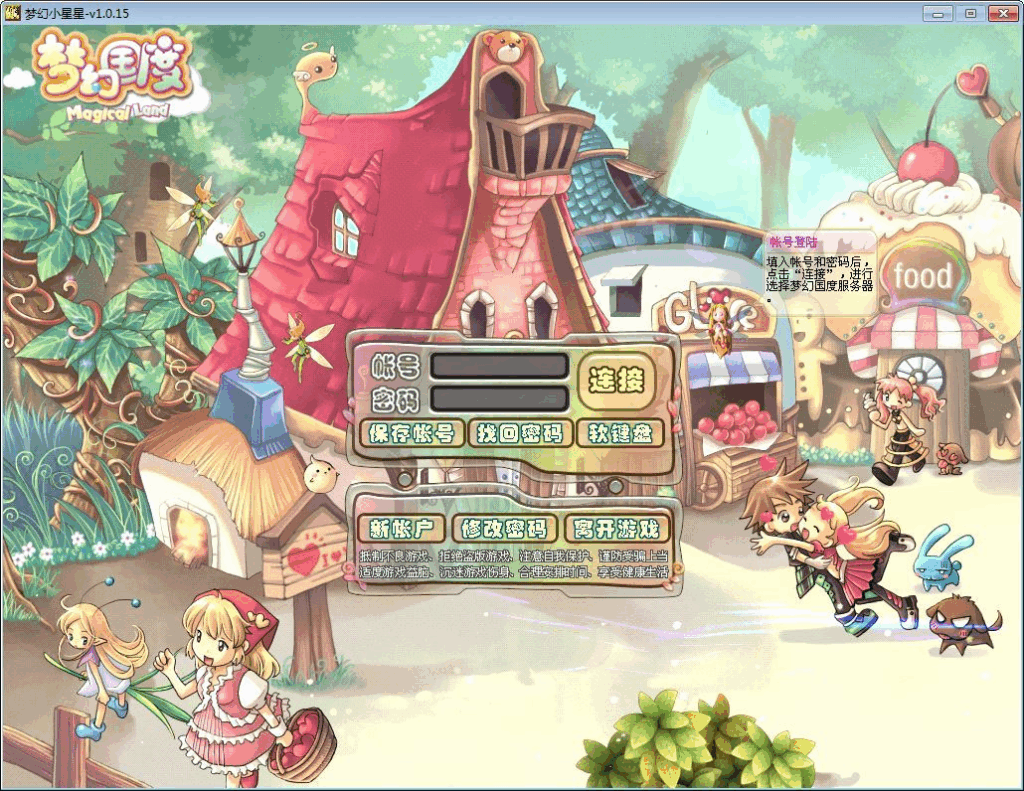This screenshot has height=791, width=1024.
Task: Choose 修改密码 to change password
Action: point(504,529)
